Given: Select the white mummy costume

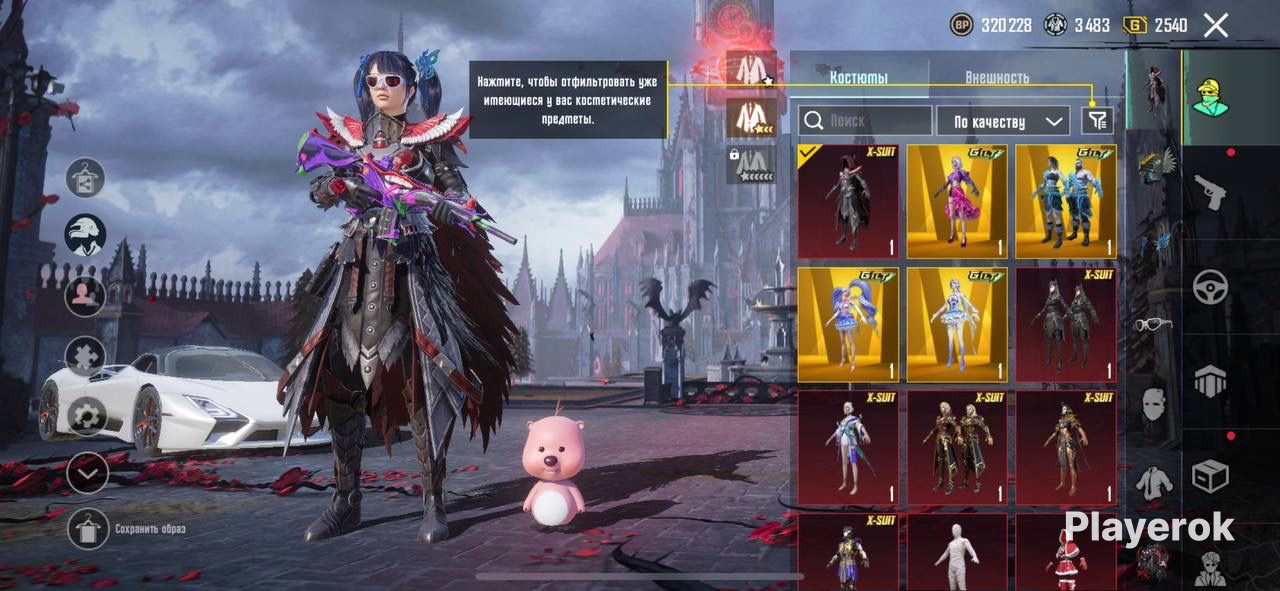Looking at the screenshot, I should click(x=957, y=552).
